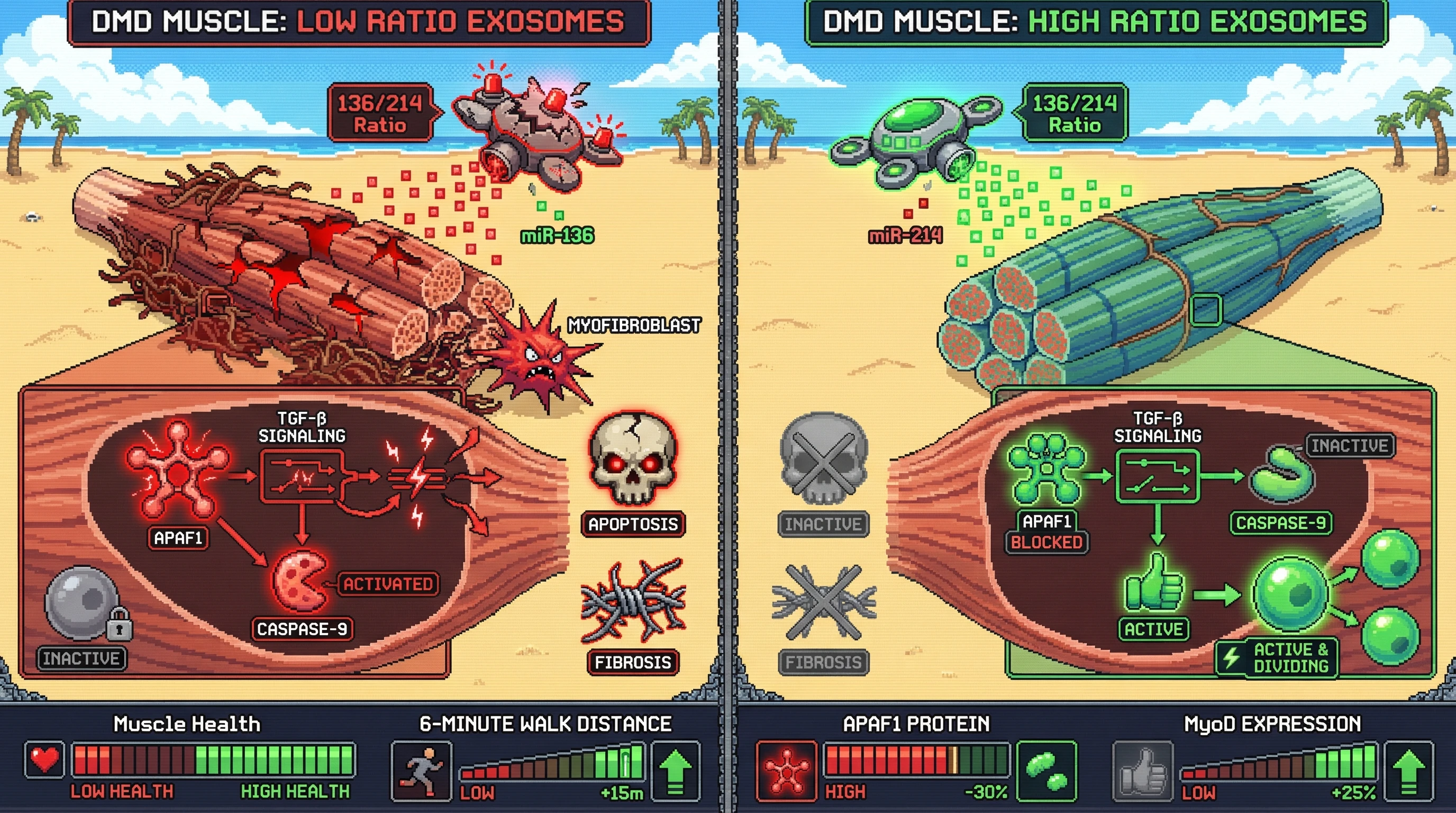Select the green 136/214 Ratio badge
This screenshot has height=813, width=1456.
point(1075,113)
